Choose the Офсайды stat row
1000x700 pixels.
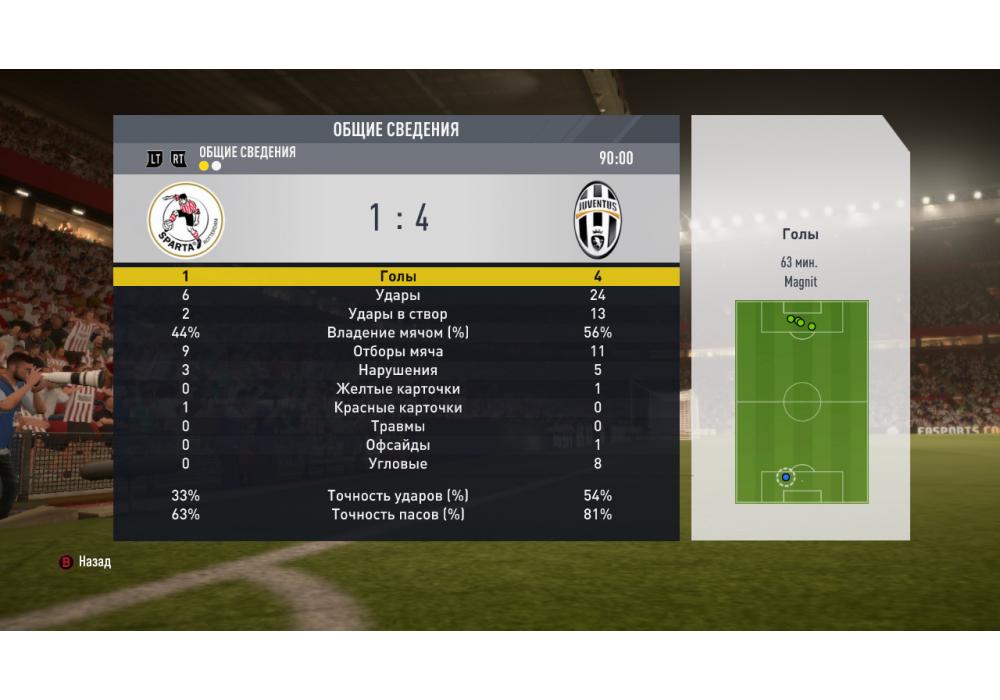pos(397,445)
